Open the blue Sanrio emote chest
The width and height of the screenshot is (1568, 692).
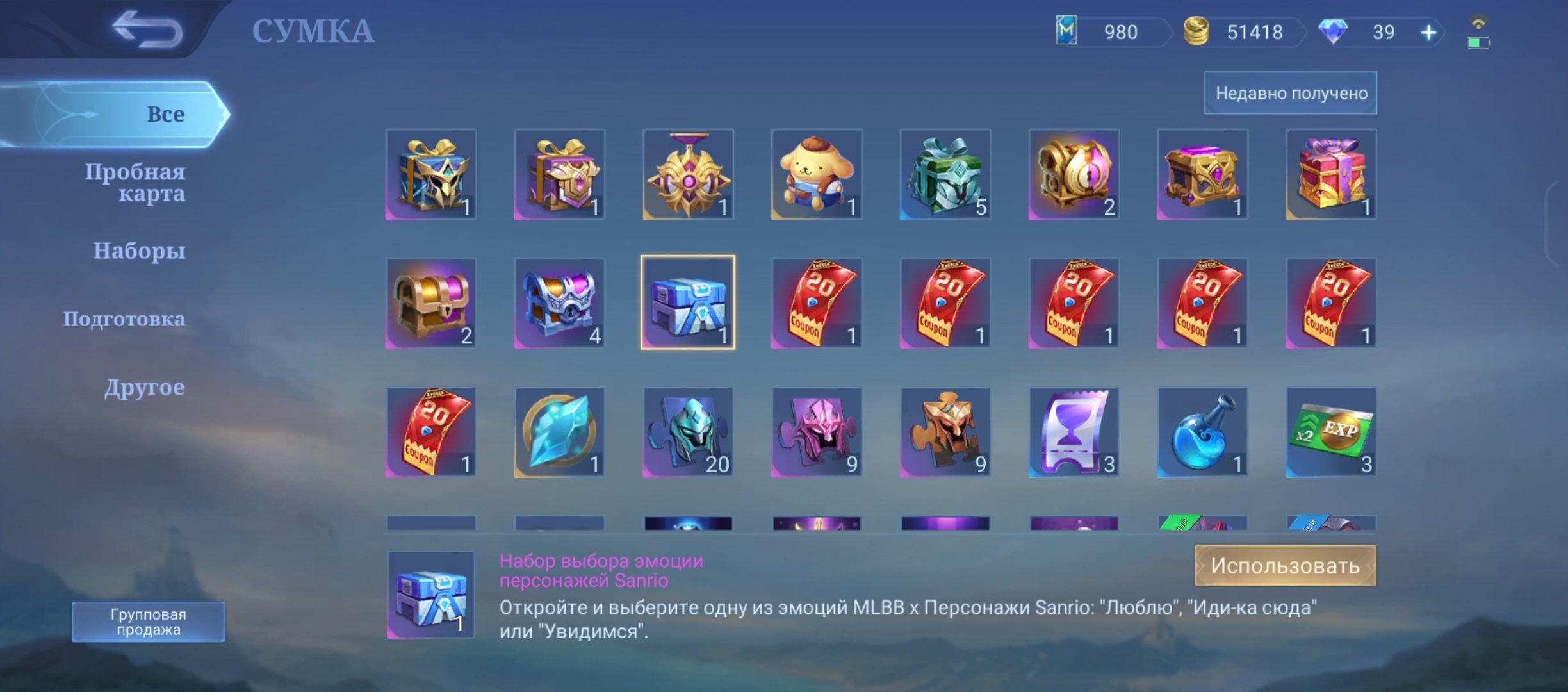click(x=687, y=303)
